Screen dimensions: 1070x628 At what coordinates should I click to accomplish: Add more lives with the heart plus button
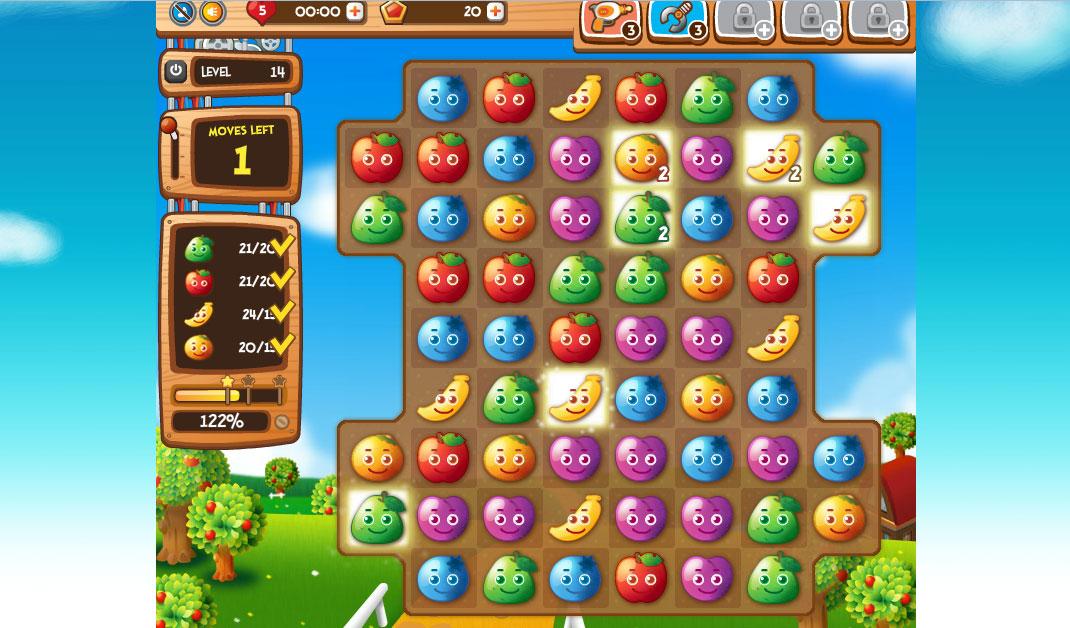(x=355, y=12)
